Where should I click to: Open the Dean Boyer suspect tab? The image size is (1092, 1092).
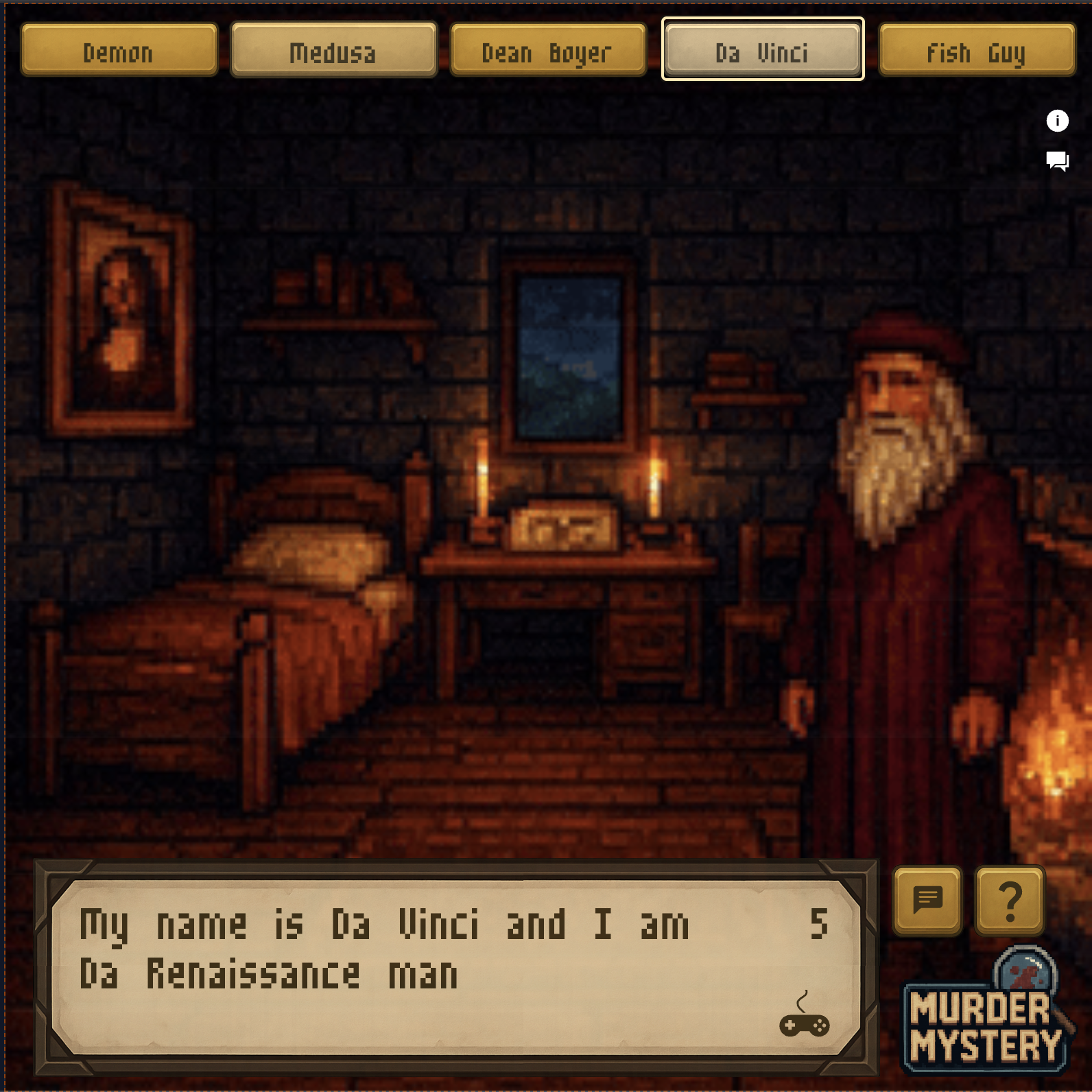(x=547, y=50)
